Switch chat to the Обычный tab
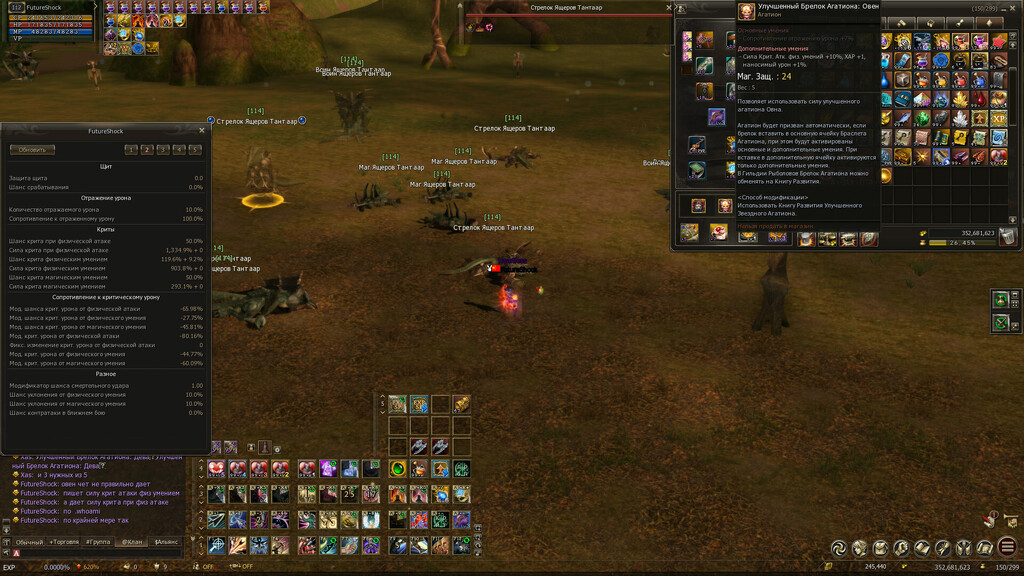1024x576 pixels. pyautogui.click(x=28, y=541)
